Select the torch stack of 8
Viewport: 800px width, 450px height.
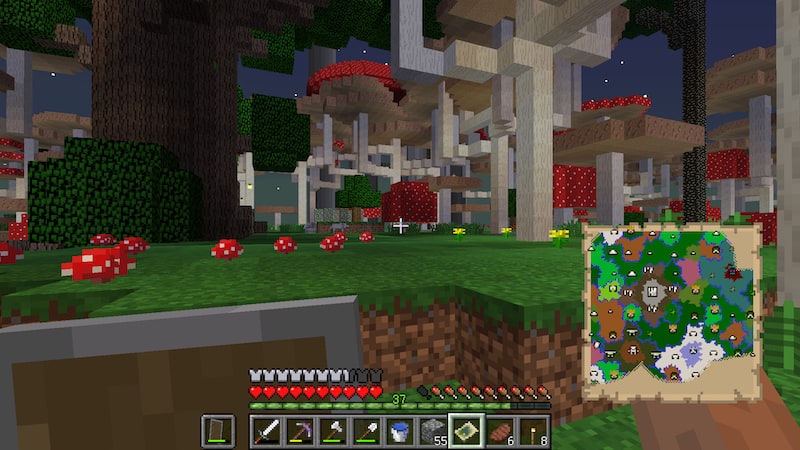532,432
